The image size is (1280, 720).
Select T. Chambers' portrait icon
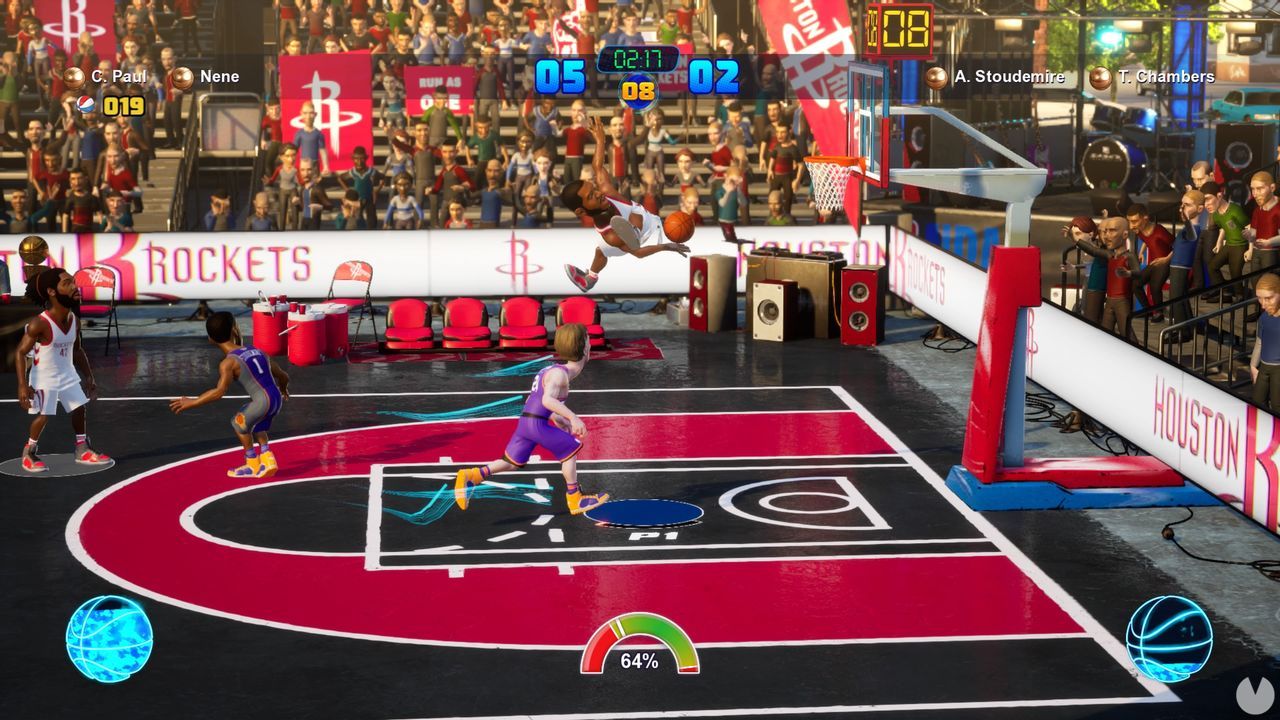point(1099,76)
